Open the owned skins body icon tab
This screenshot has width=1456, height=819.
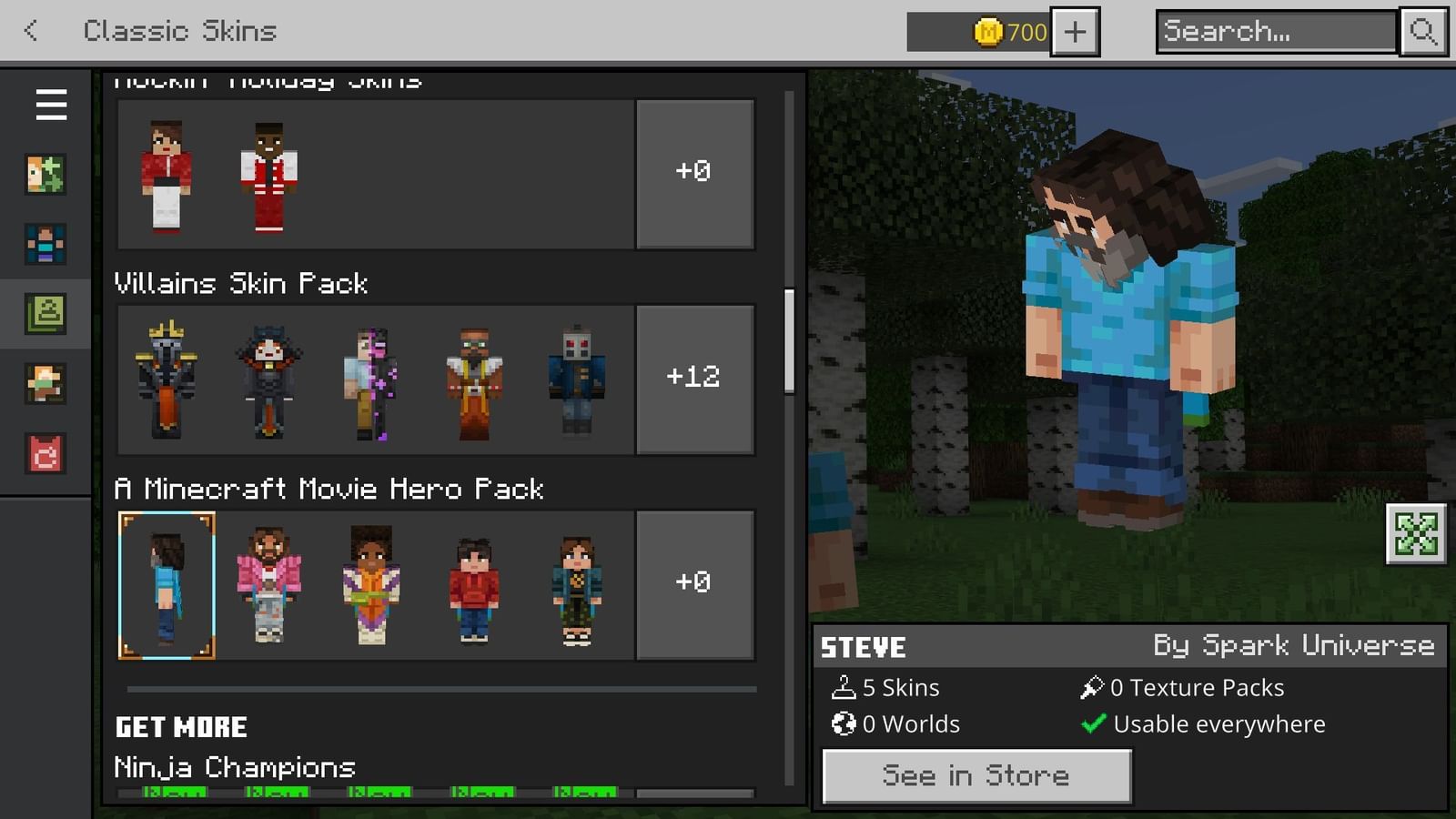[46, 244]
